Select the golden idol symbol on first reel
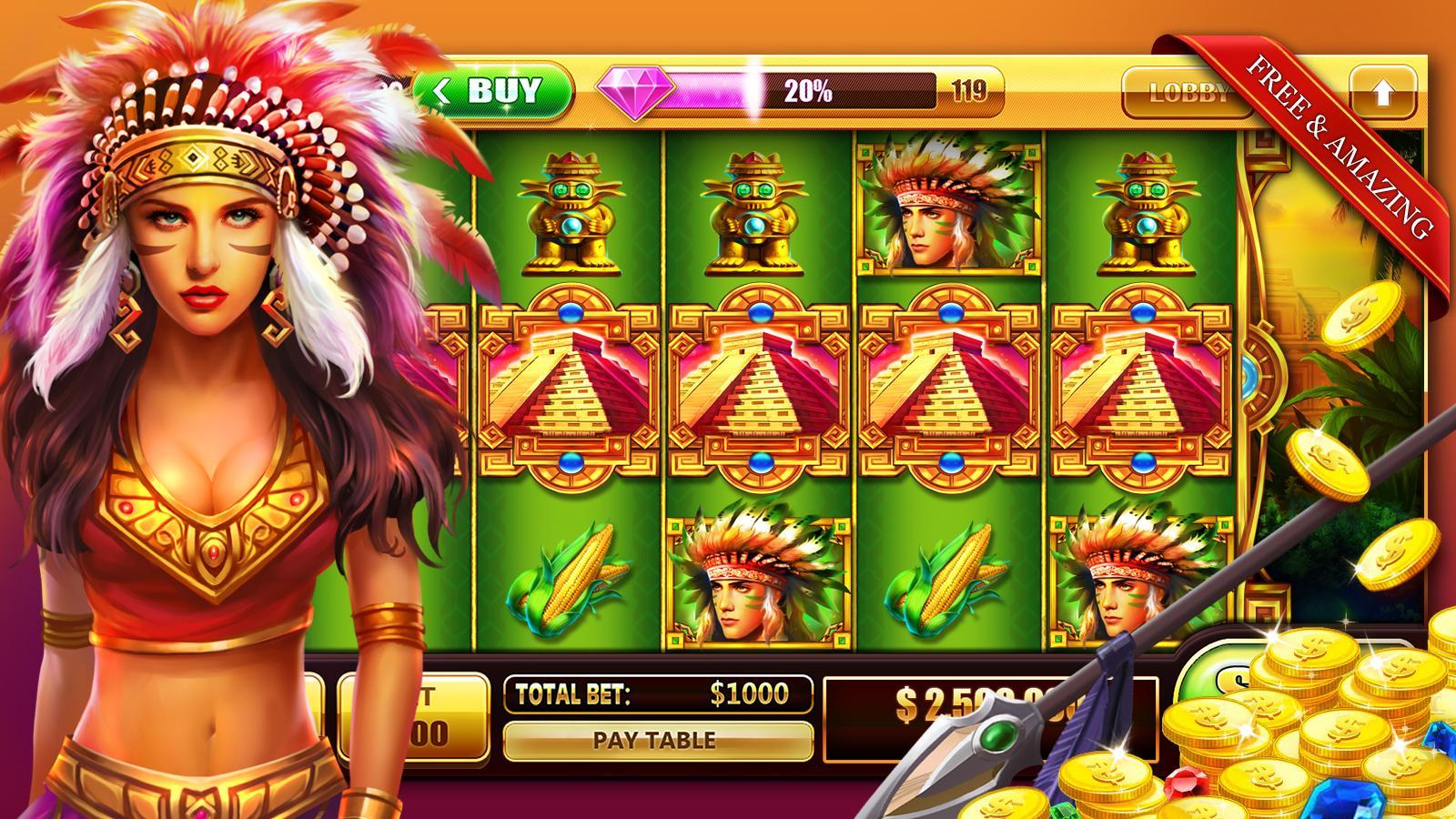Screen dimensions: 1456x819 pyautogui.click(x=573, y=211)
